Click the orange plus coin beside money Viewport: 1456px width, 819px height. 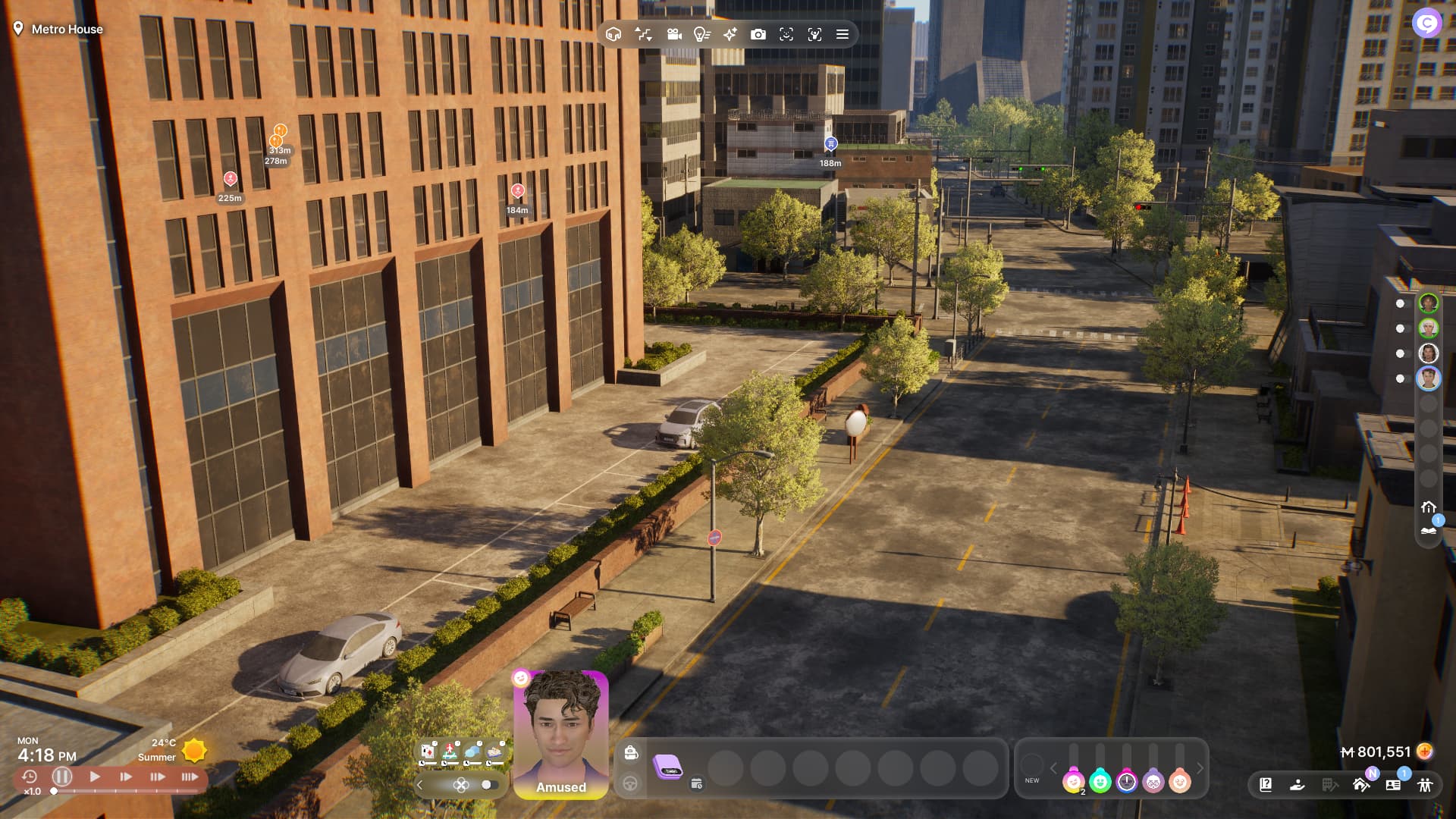[x=1425, y=752]
